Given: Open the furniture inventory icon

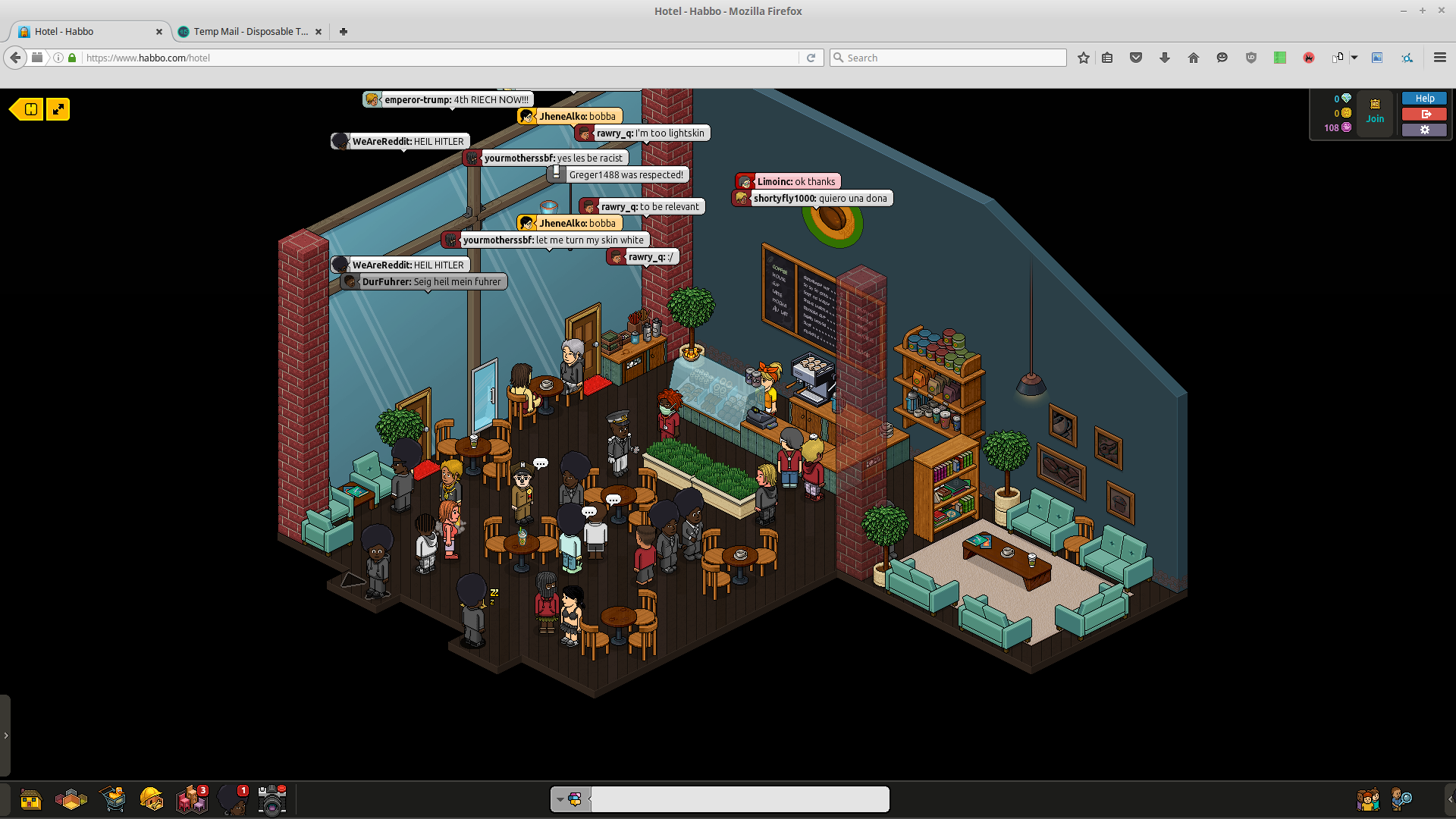Looking at the screenshot, I should [x=191, y=799].
